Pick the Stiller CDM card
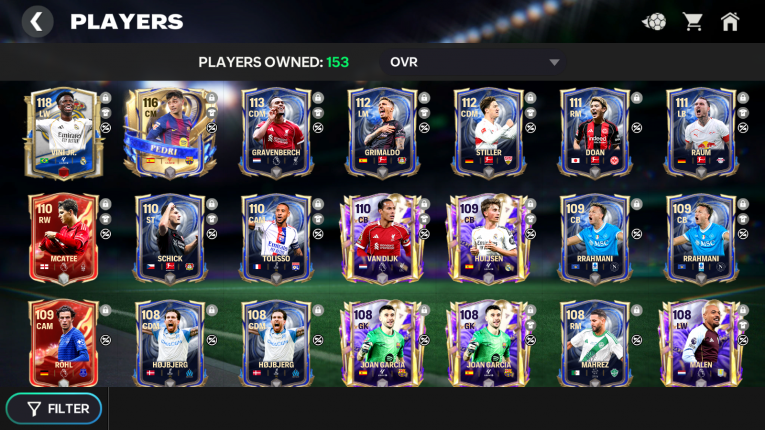The image size is (765, 430). [x=488, y=132]
